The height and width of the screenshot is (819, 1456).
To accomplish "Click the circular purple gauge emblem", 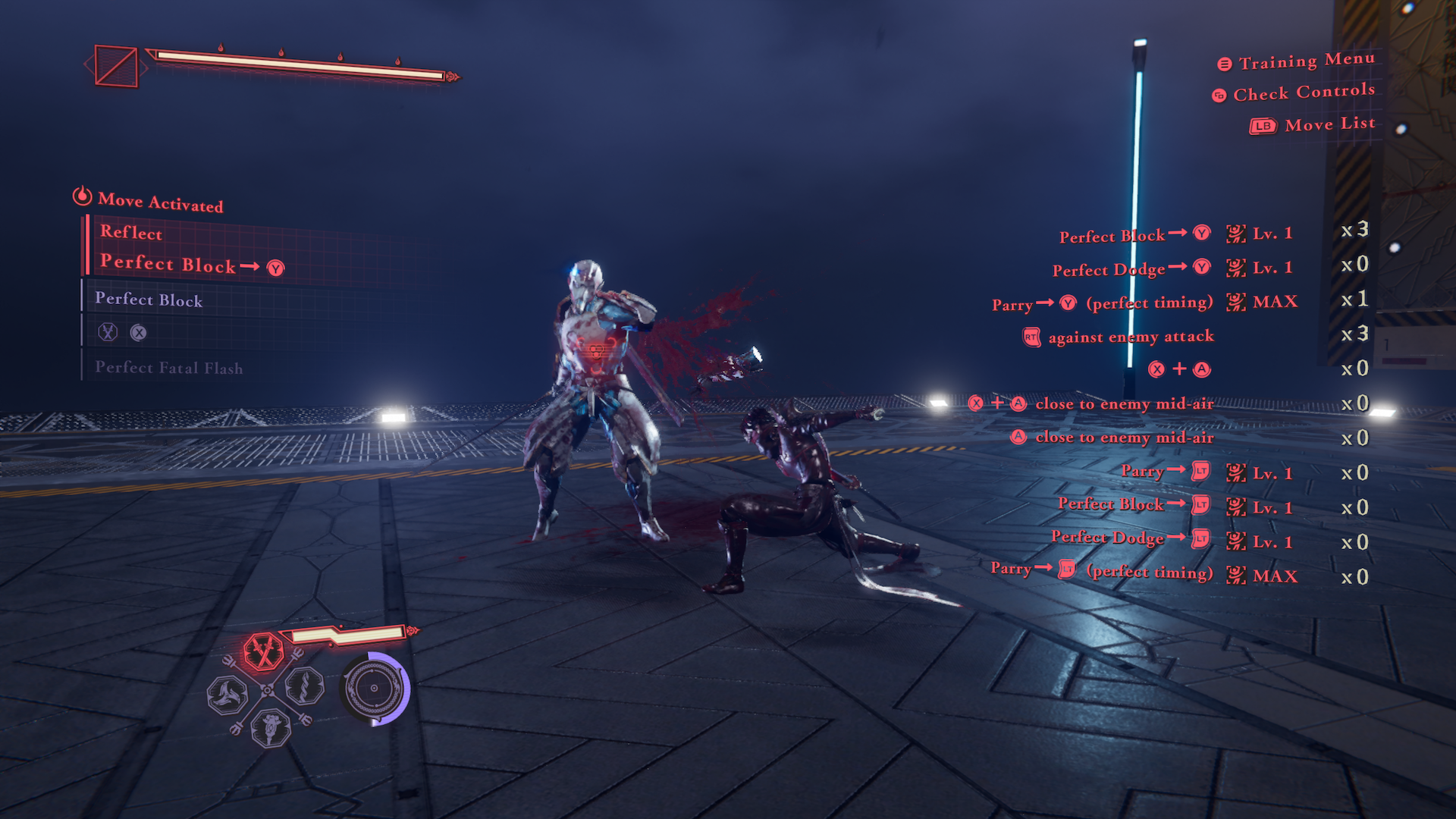I will coord(375,689).
